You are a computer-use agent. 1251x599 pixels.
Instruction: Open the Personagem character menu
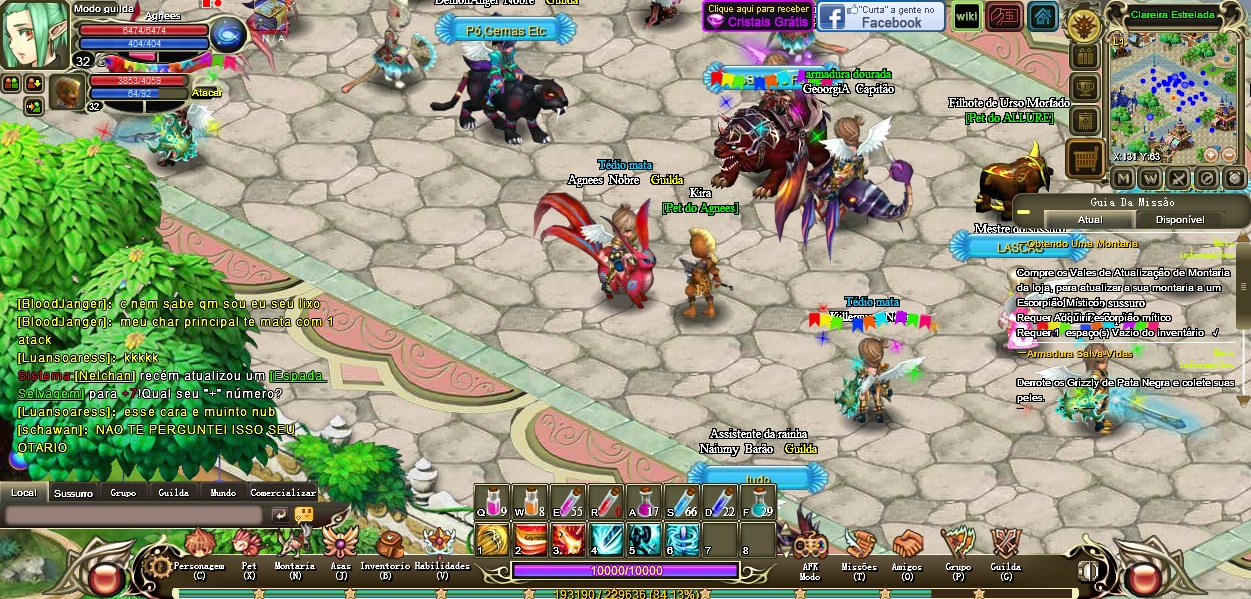click(x=199, y=547)
